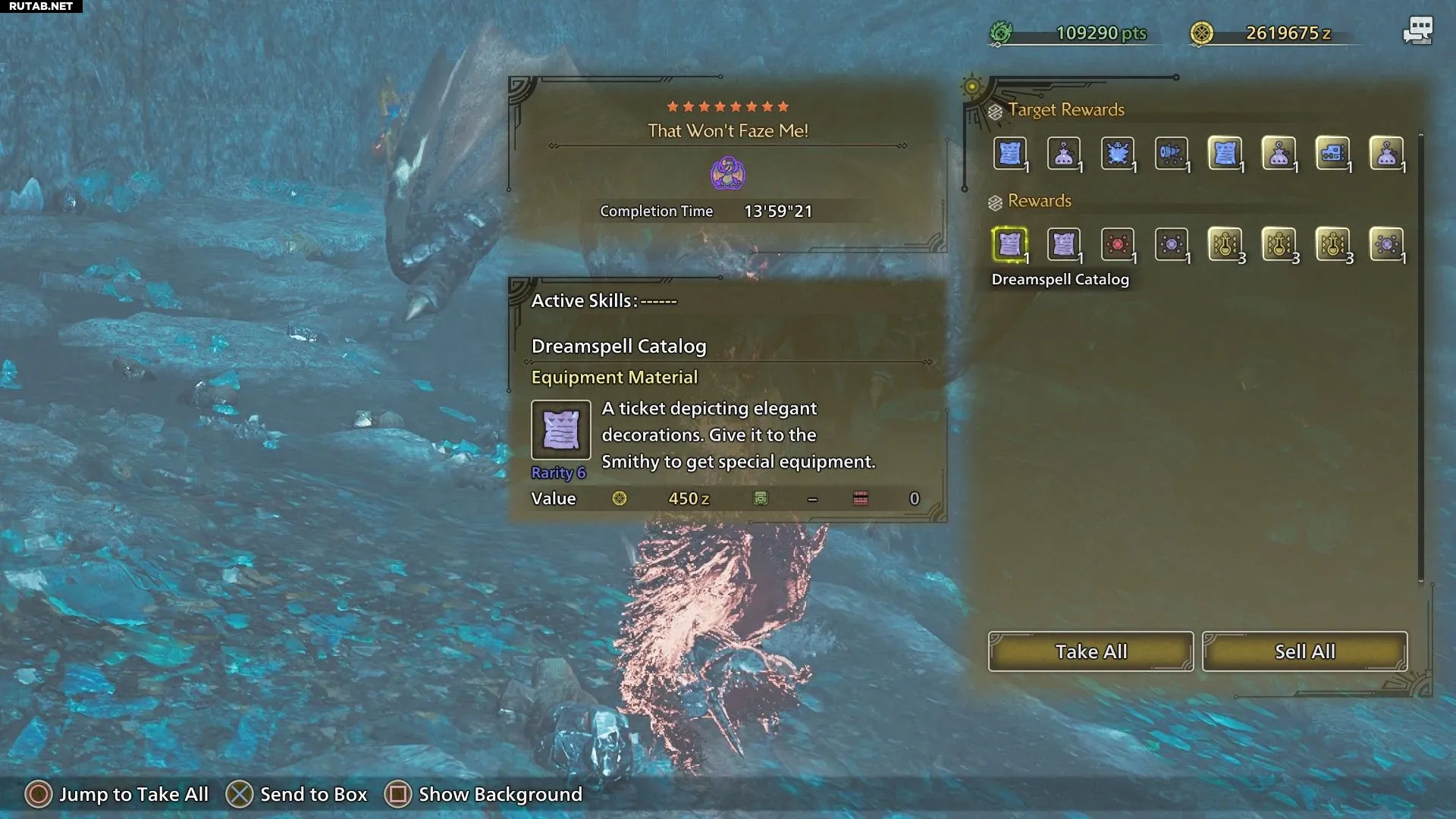Click the rewards panel scrollbar
Image resolution: width=1456 pixels, height=819 pixels.
[1421, 356]
